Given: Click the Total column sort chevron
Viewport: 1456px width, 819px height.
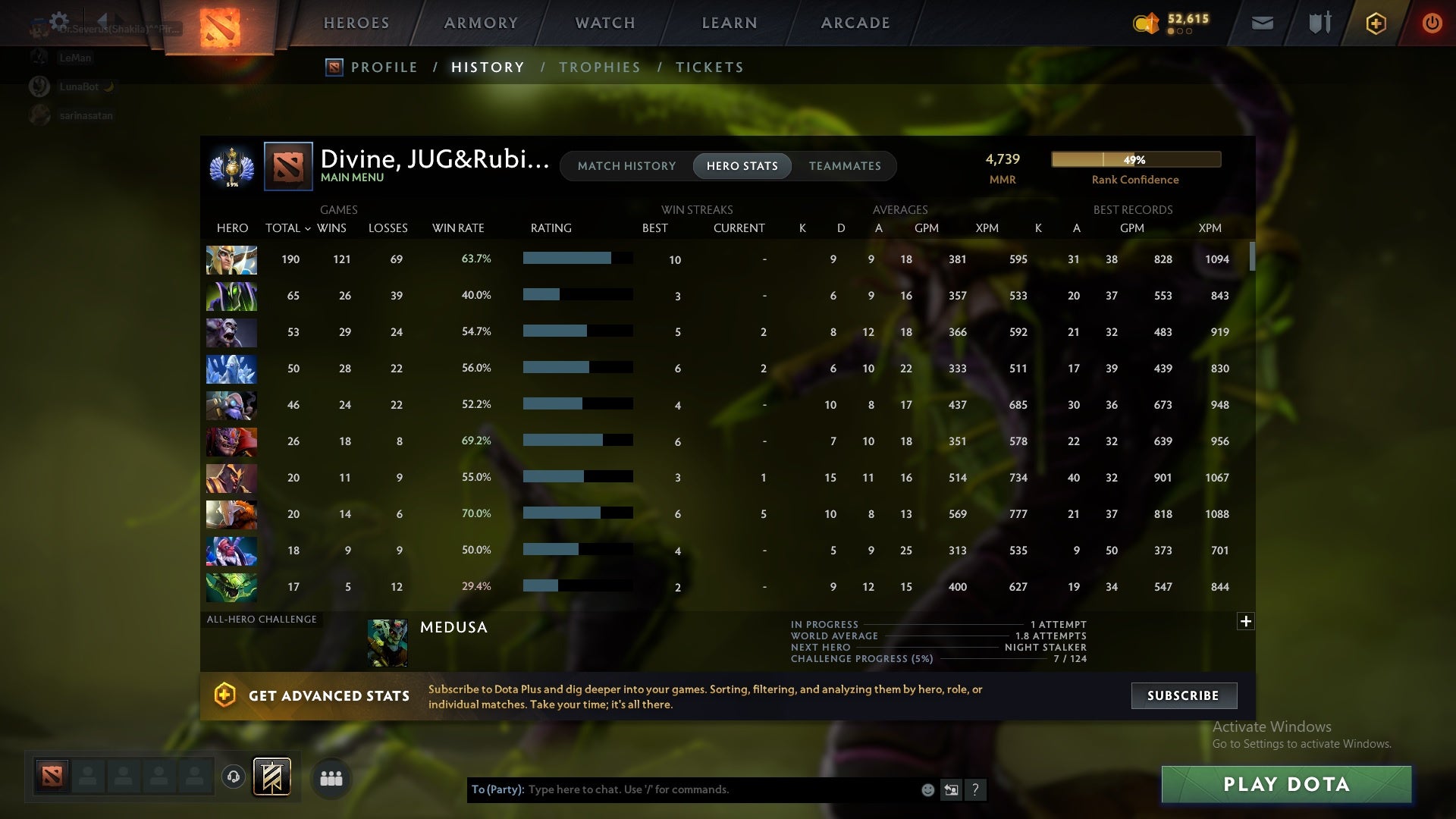Looking at the screenshot, I should pos(308,228).
